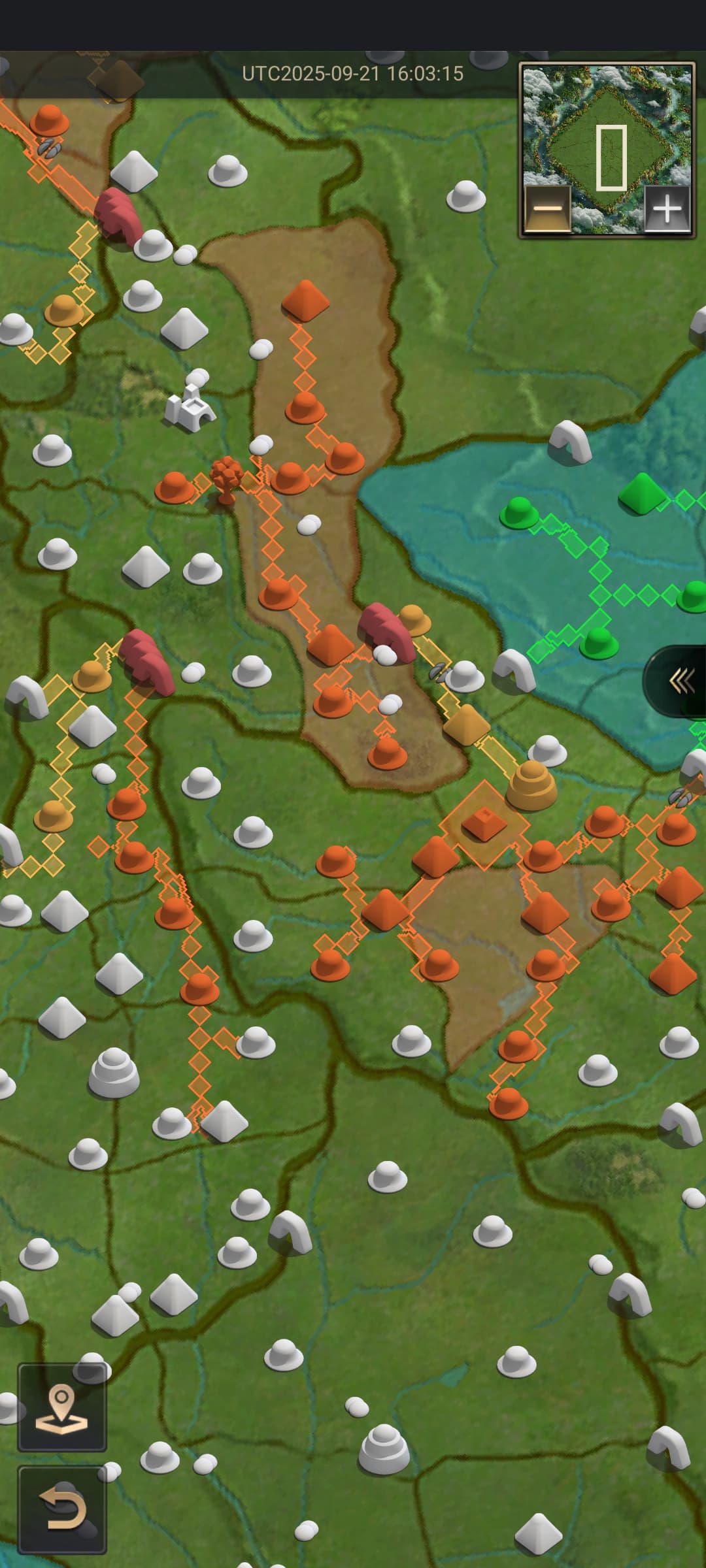Zoom in with the minimap plus button
Screen dimensions: 706x1568
click(667, 209)
